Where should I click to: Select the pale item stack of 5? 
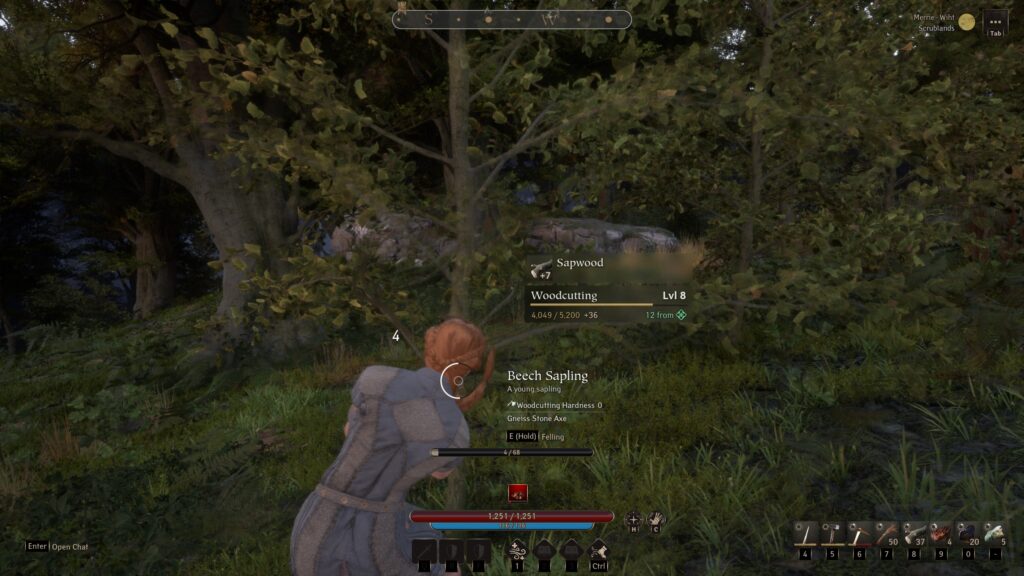point(994,534)
